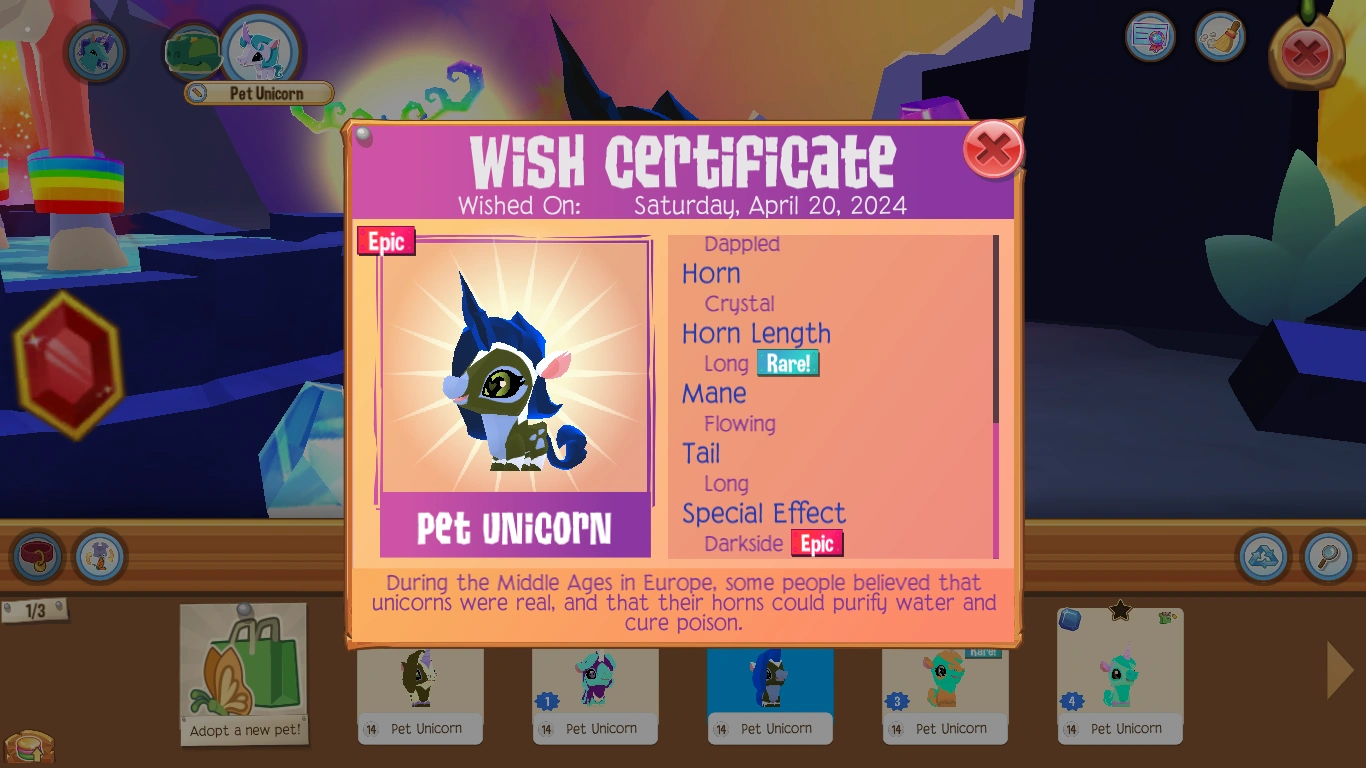This screenshot has width=1366, height=768.
Task: Click the Epic badge next to Darkside
Action: [x=818, y=544]
